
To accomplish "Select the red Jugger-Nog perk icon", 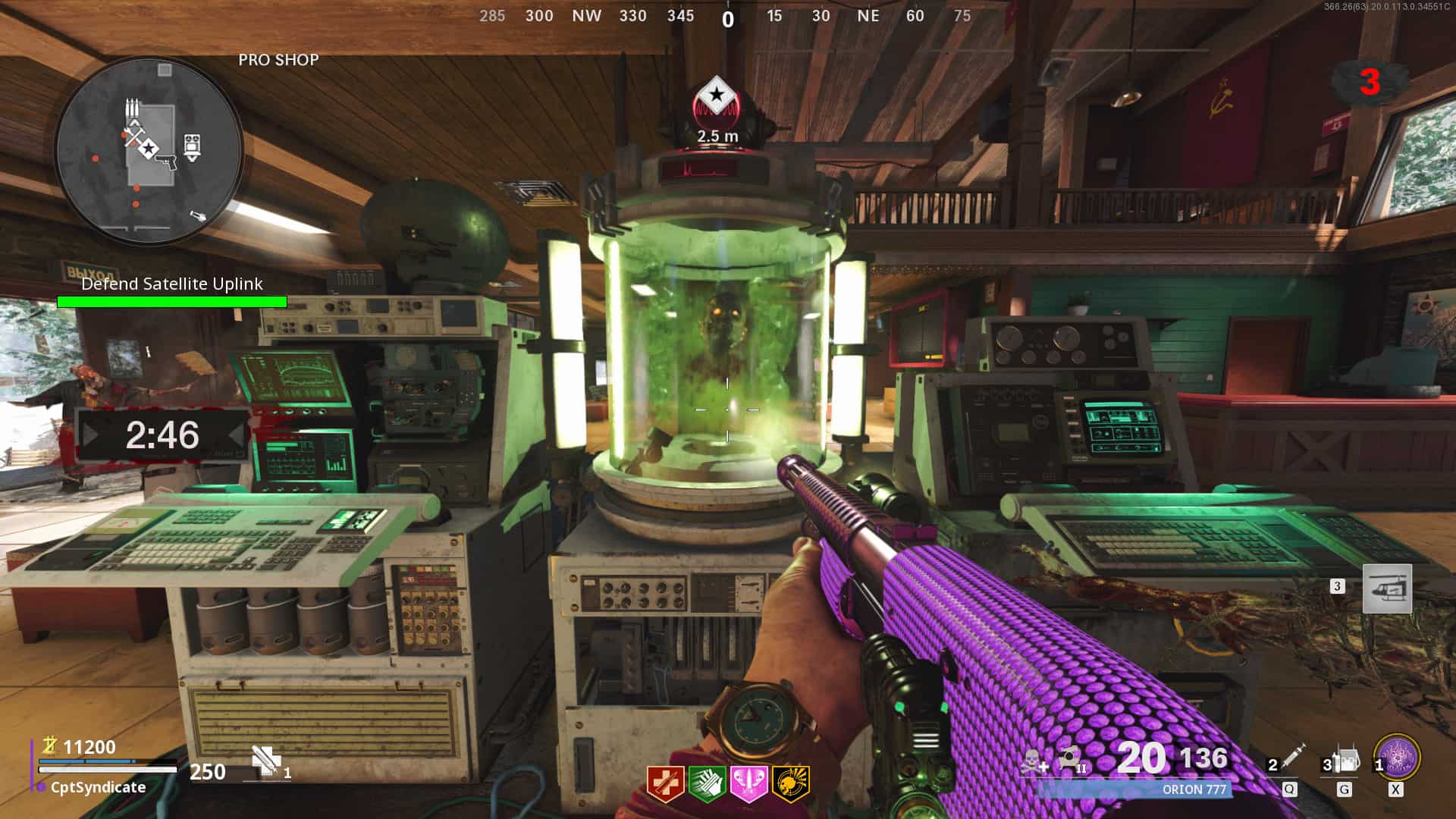I will tap(665, 783).
